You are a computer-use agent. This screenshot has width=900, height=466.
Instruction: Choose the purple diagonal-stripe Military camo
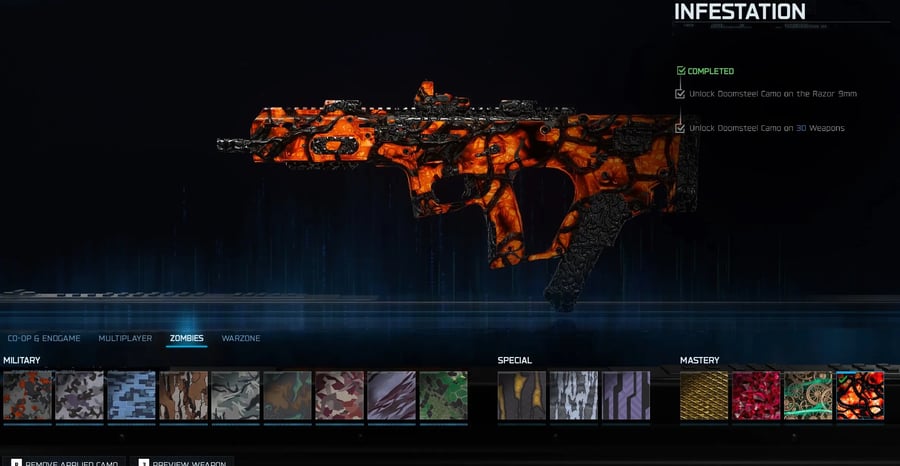tap(391, 395)
